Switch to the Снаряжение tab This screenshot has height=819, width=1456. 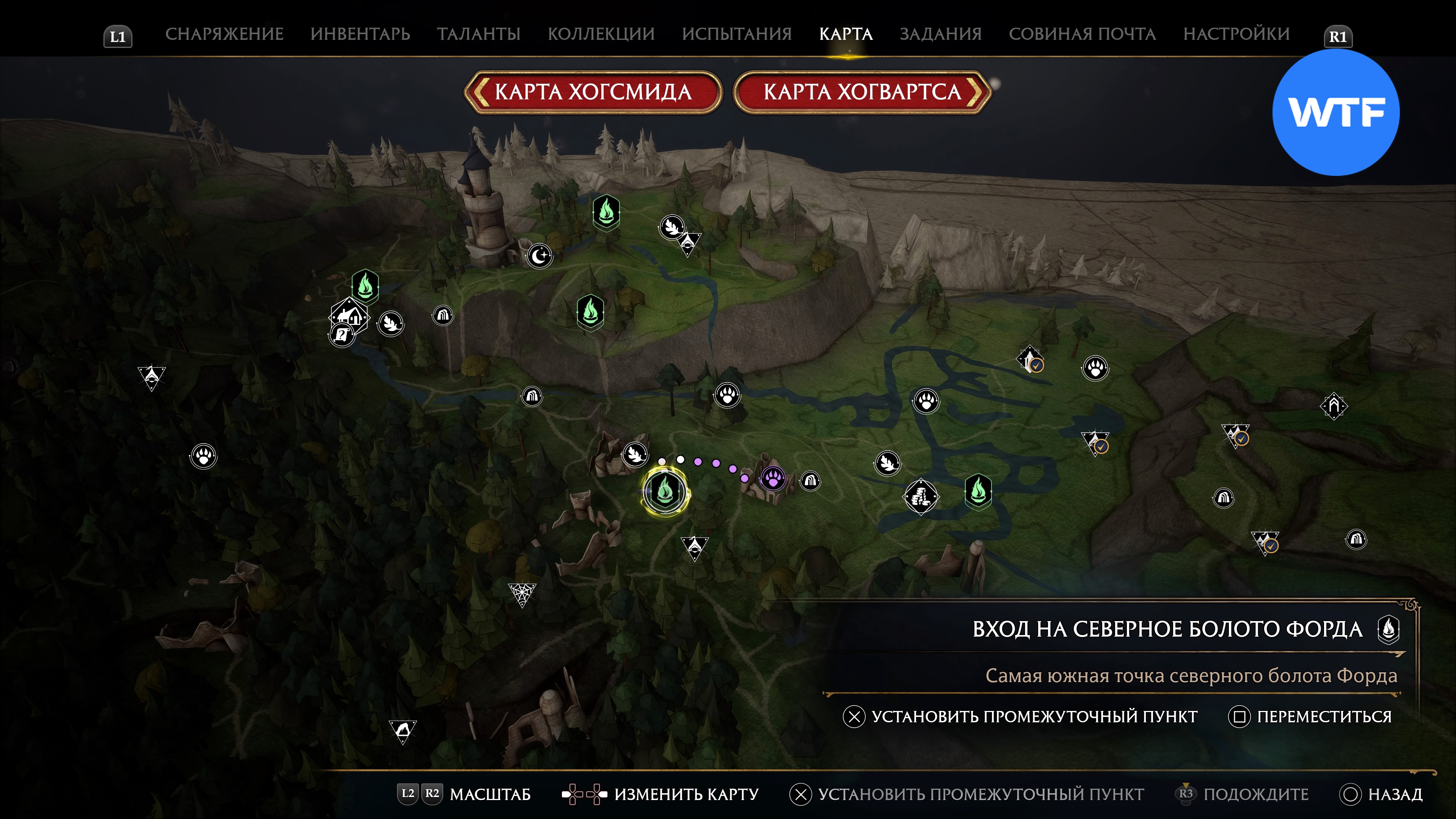coord(224,34)
